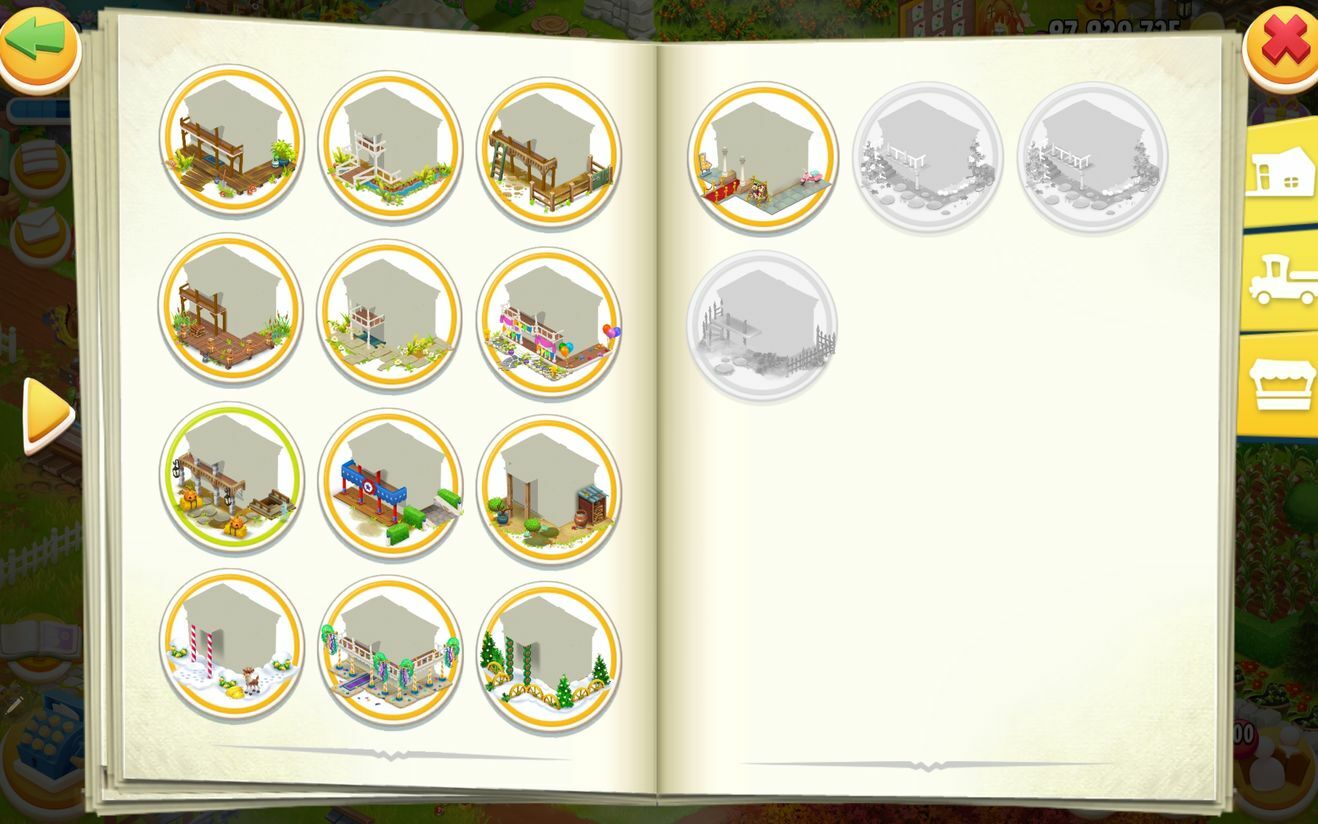Choose the market stall and barrel theme
This screenshot has height=824, width=1318.
coord(548,490)
